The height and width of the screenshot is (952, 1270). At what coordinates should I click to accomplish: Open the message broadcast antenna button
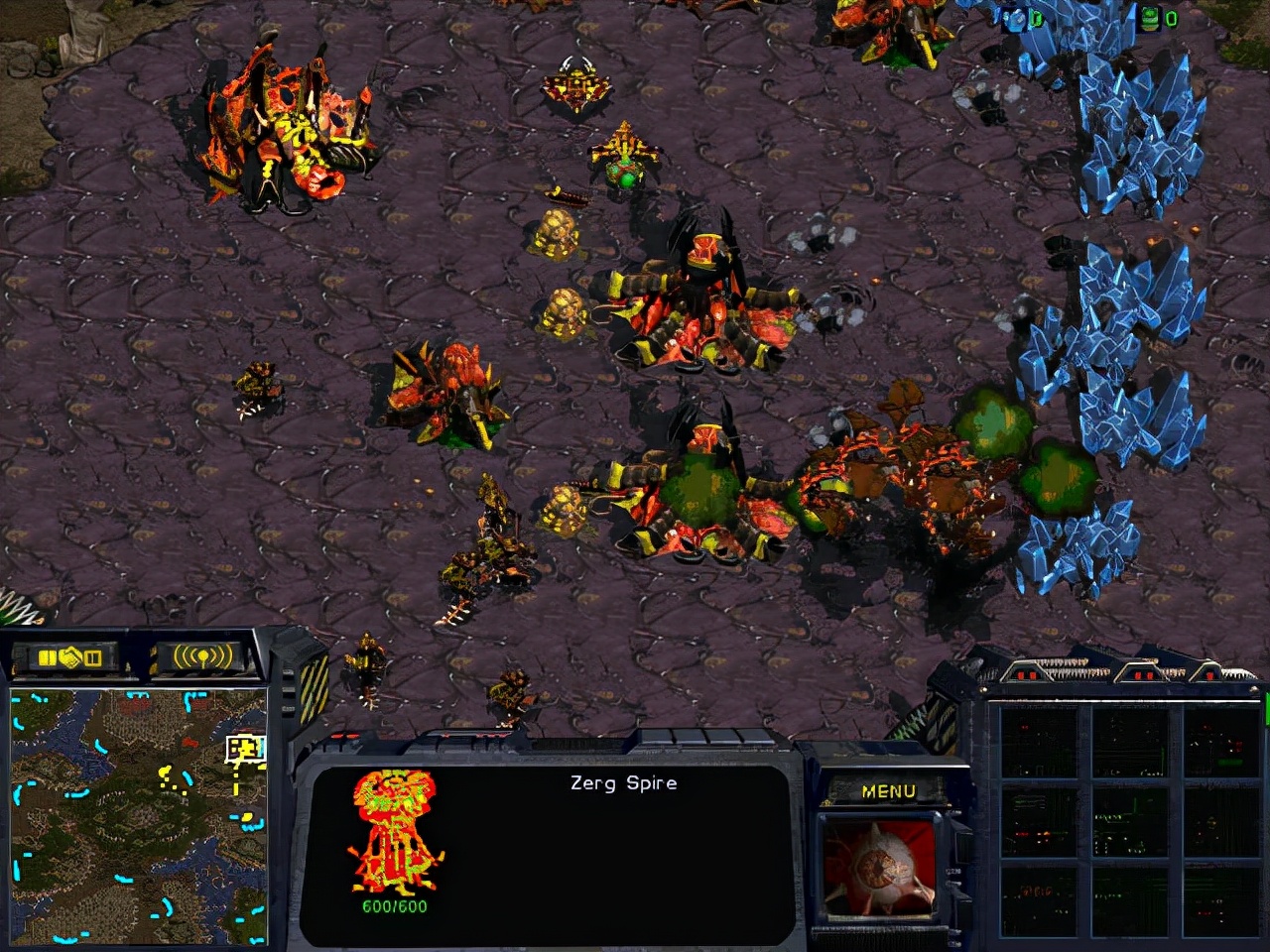click(202, 656)
